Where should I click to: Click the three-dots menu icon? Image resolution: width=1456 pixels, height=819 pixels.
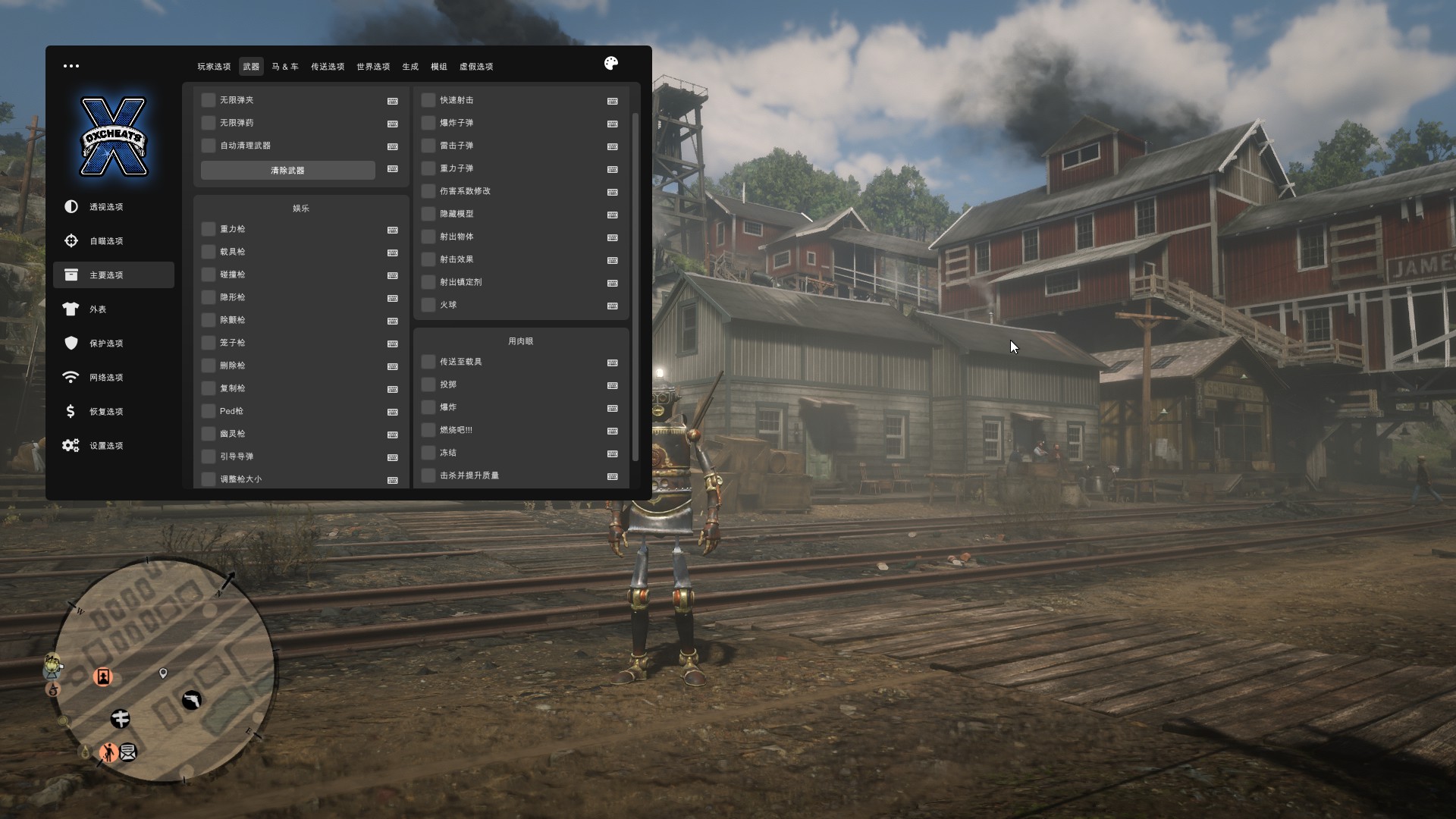click(x=71, y=66)
